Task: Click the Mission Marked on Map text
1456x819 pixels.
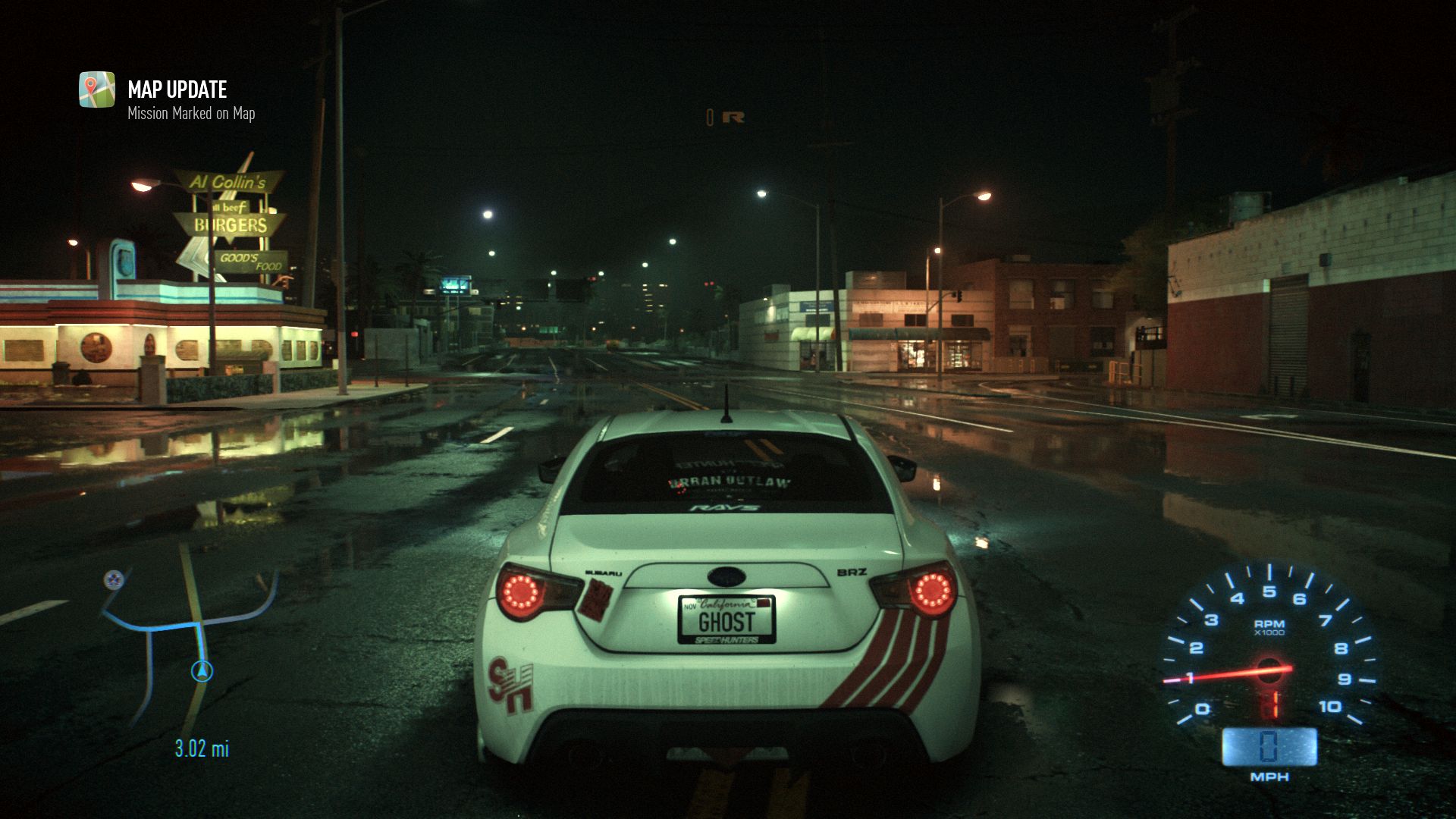Action: [x=190, y=114]
